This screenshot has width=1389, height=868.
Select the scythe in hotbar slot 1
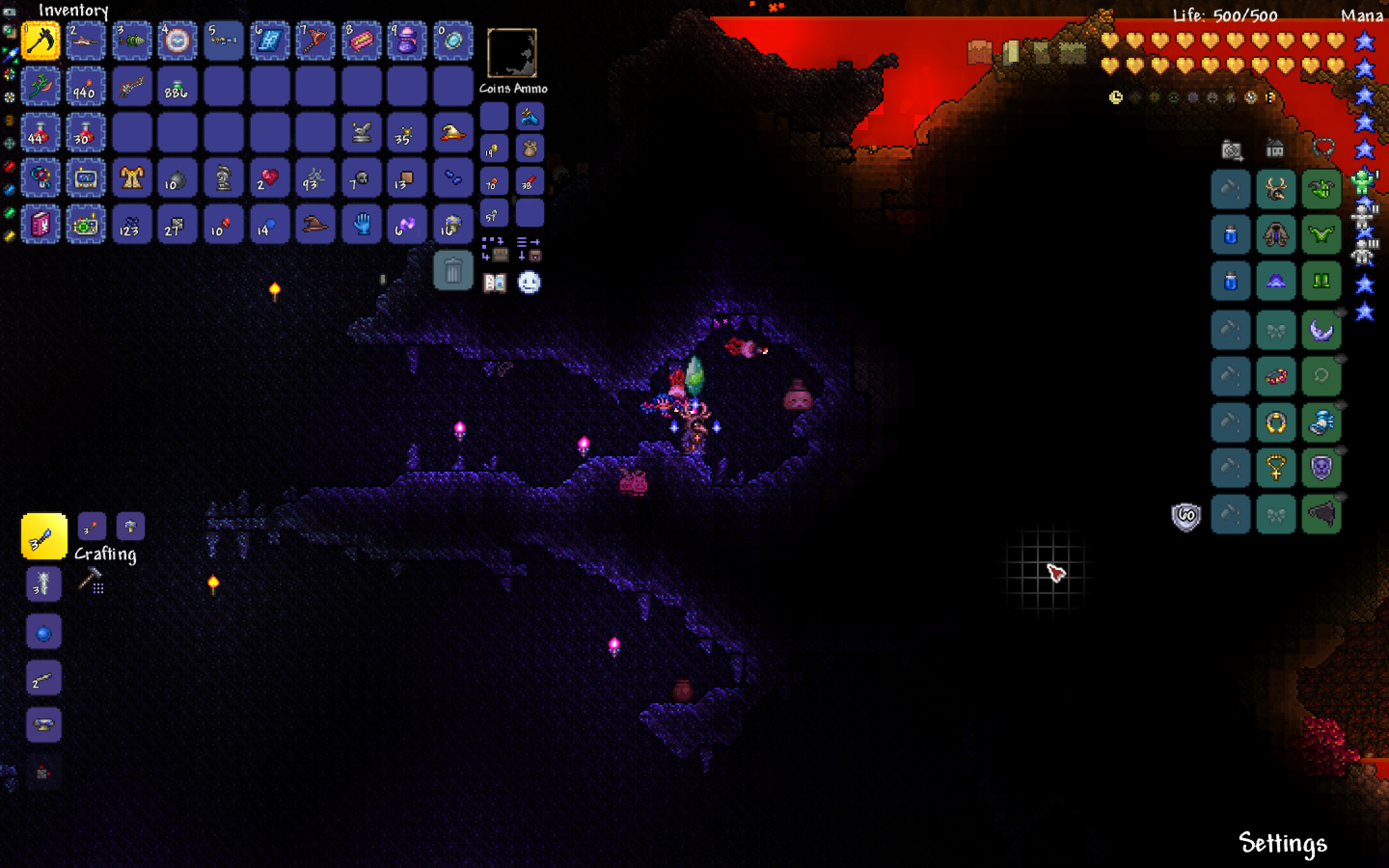(x=40, y=41)
